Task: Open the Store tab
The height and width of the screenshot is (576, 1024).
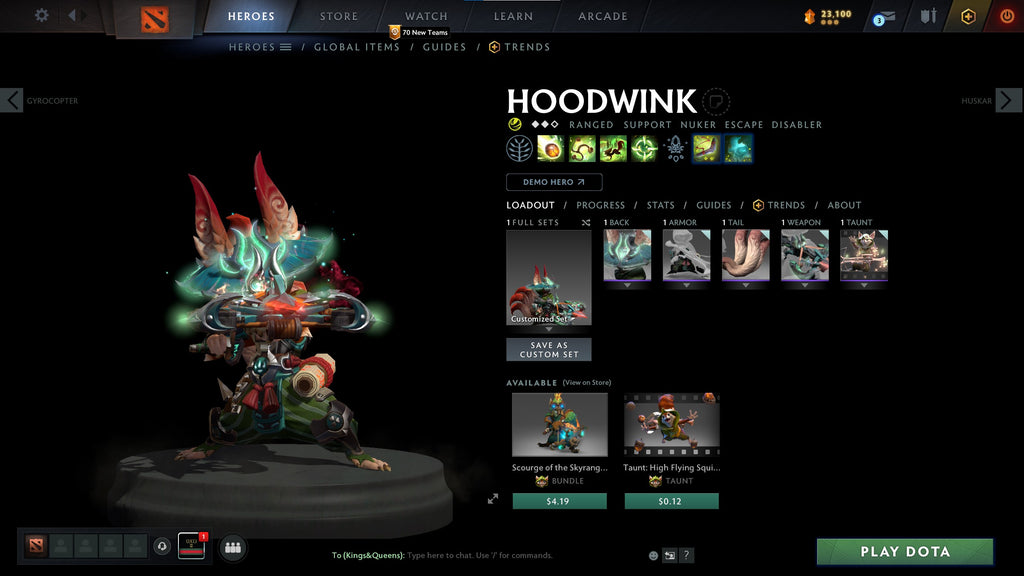Action: 339,16
